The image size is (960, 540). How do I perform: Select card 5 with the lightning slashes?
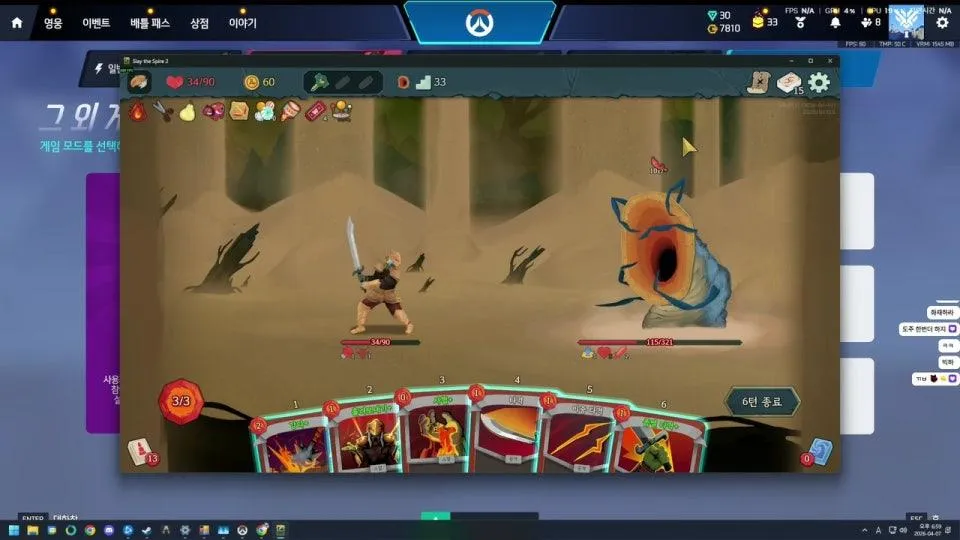(x=582, y=436)
